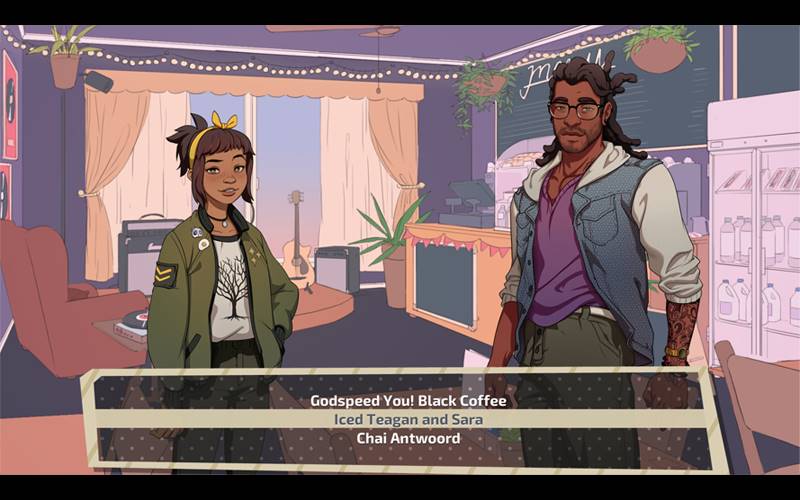Image resolution: width=800 pixels, height=500 pixels.
Task: Select the Iced Teagan and Sara option
Action: [x=408, y=419]
